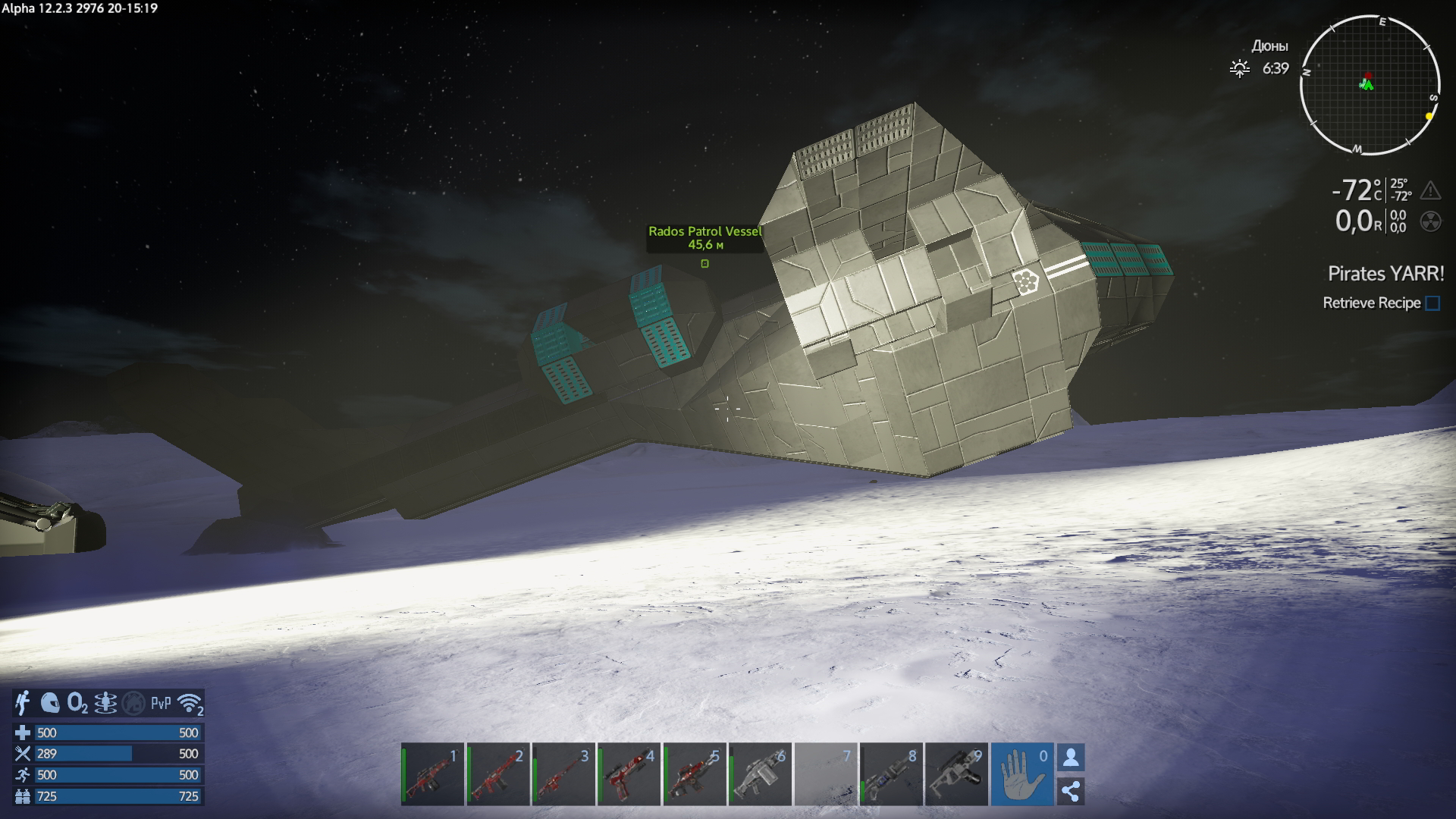Equip the red rifle in slot 2
This screenshot has height=819, width=1456.
pyautogui.click(x=497, y=774)
